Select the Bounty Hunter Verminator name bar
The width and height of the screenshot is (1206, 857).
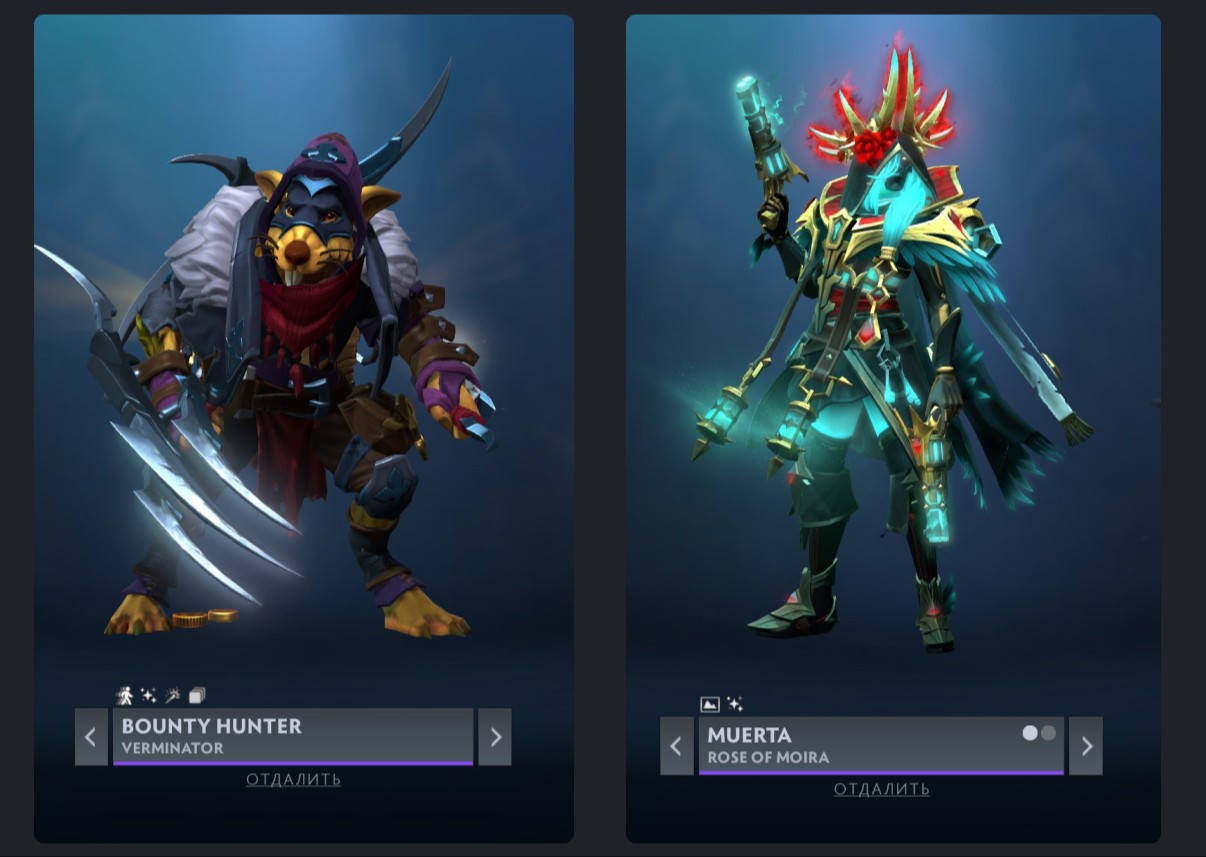coord(292,737)
